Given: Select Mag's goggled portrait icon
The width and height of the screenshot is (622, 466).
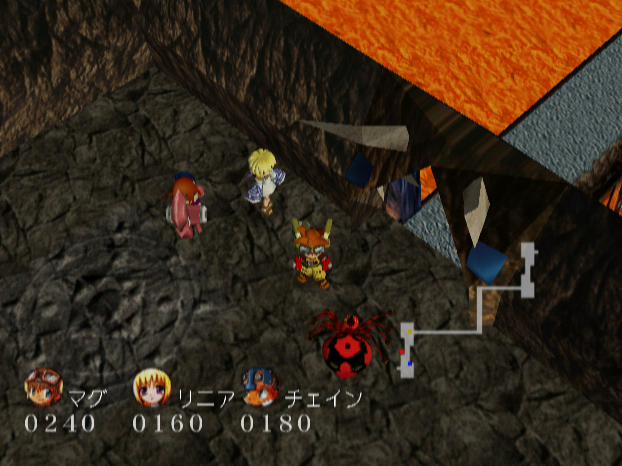Looking at the screenshot, I should [x=44, y=386].
